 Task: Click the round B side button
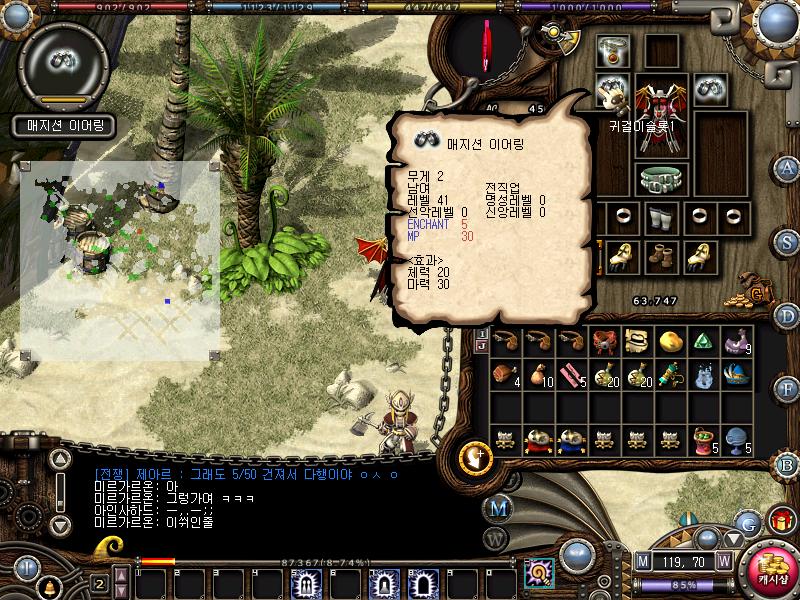pos(787,463)
